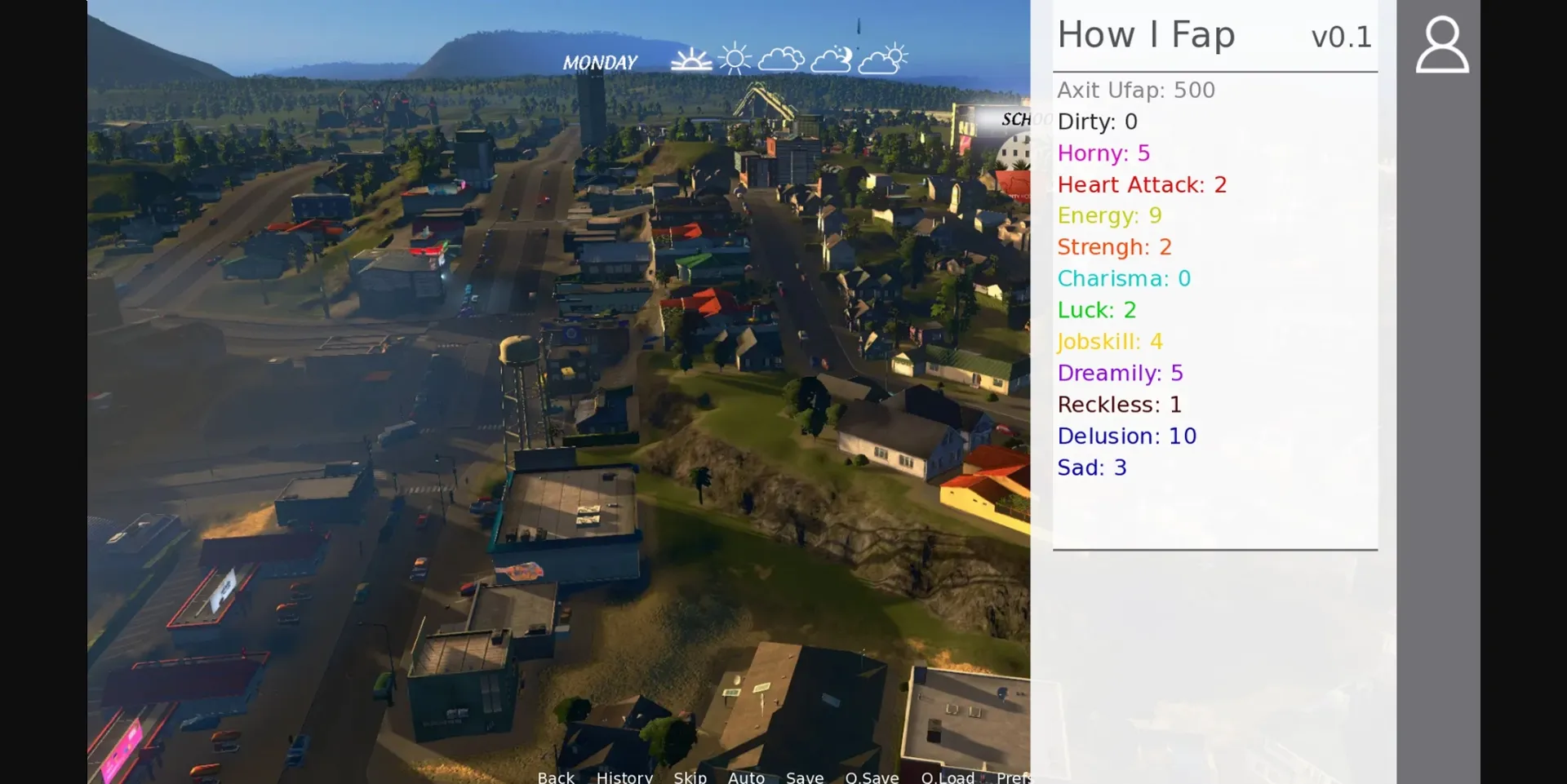The image size is (1567, 784).
Task: Toggle the character profile icon
Action: (x=1441, y=45)
